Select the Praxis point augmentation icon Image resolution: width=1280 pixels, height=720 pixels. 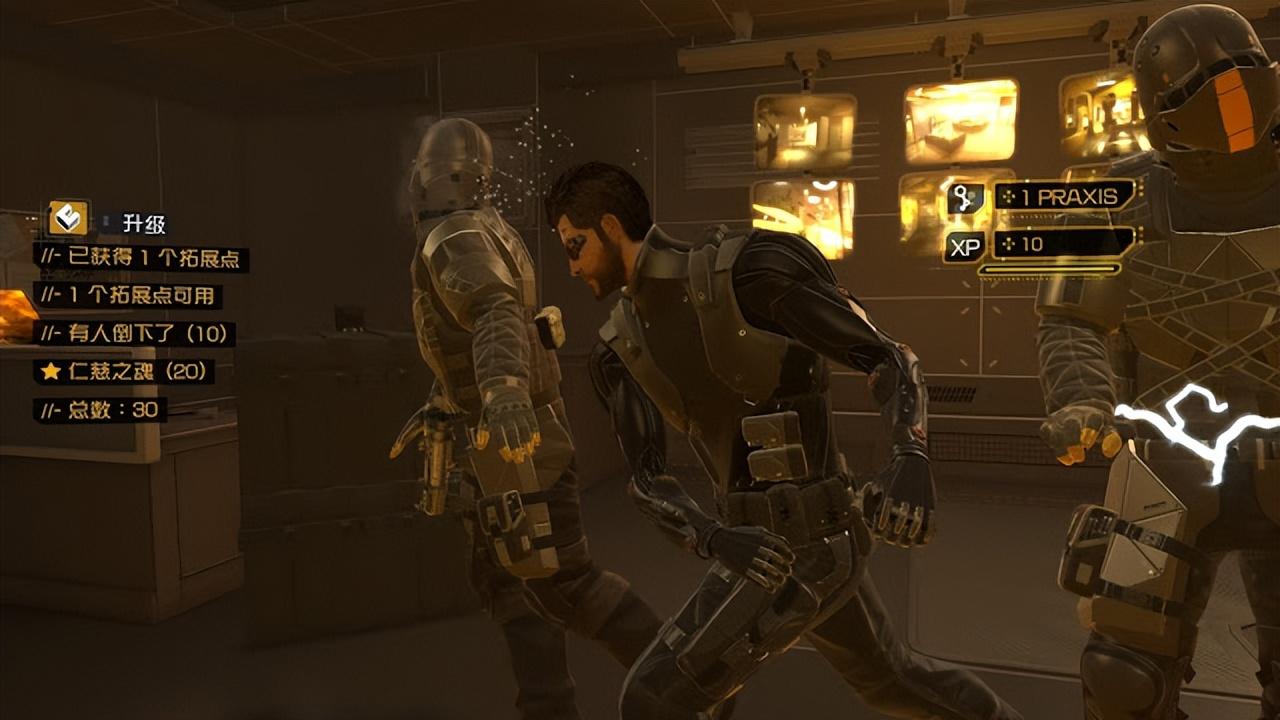coord(965,198)
